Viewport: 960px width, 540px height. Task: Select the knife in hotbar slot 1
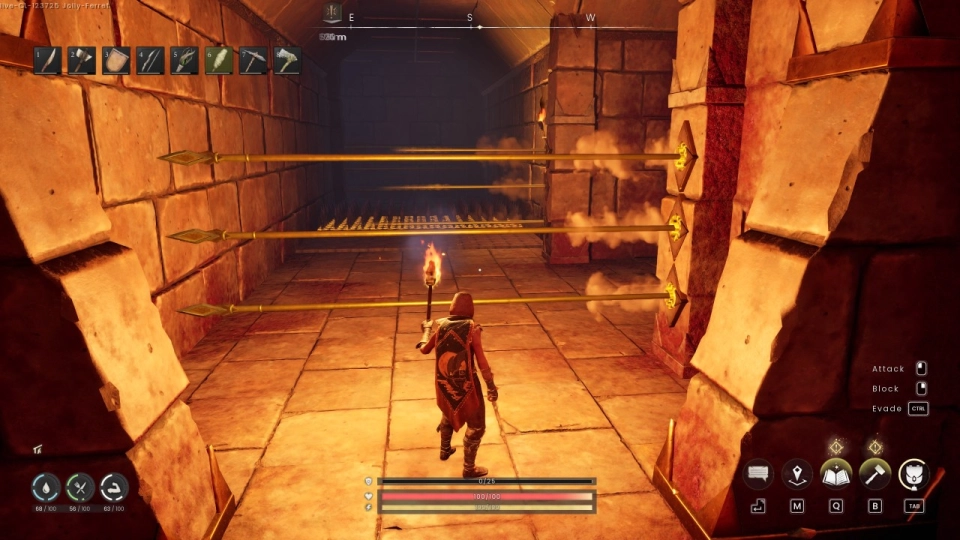pos(47,60)
